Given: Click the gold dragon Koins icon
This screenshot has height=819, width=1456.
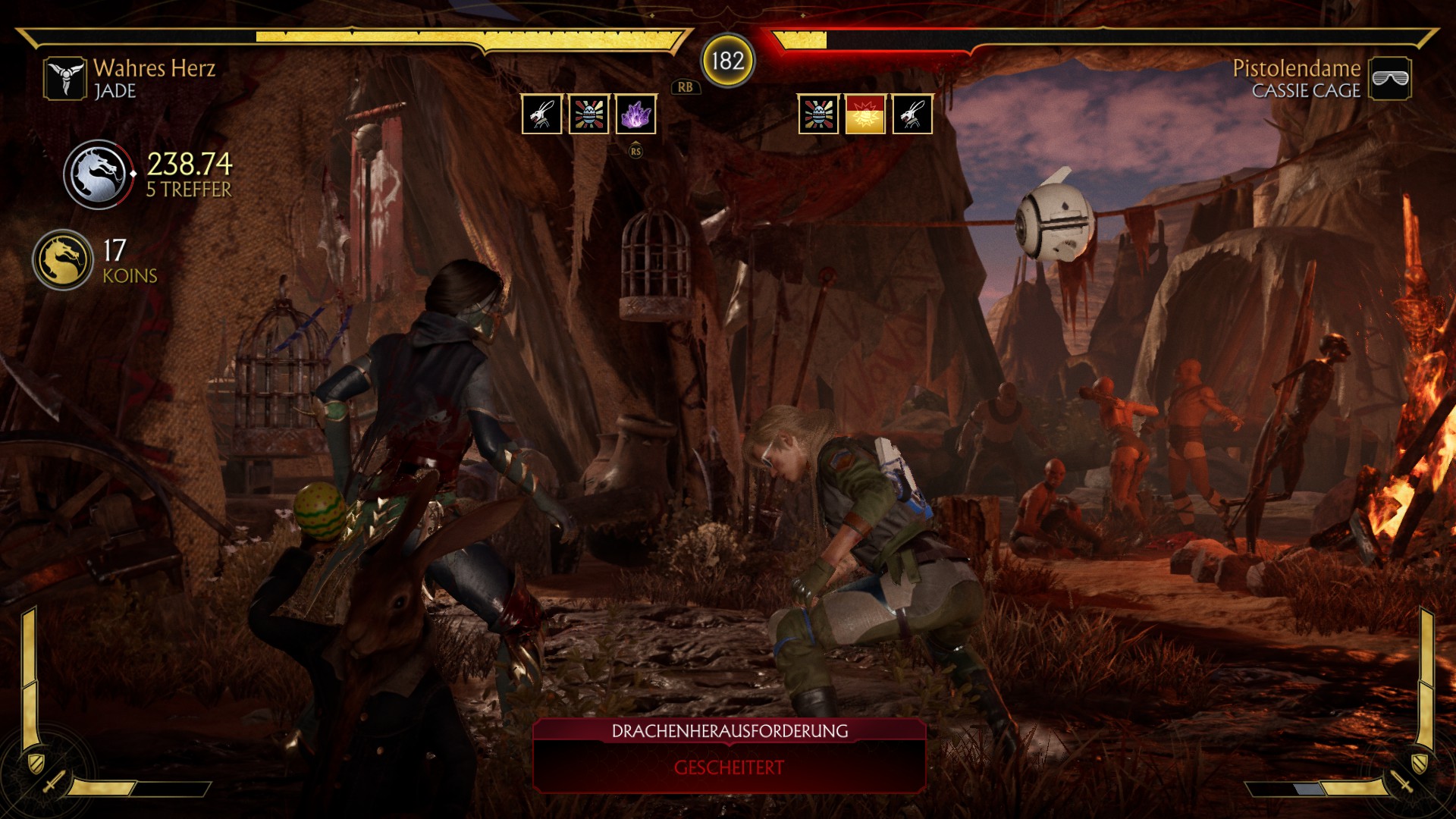Looking at the screenshot, I should [x=63, y=260].
